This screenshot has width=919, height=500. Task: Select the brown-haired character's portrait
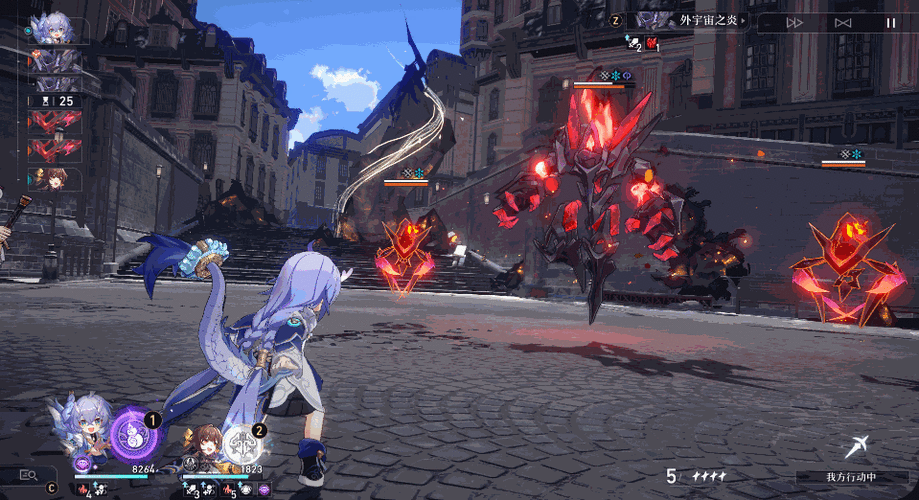(x=203, y=442)
